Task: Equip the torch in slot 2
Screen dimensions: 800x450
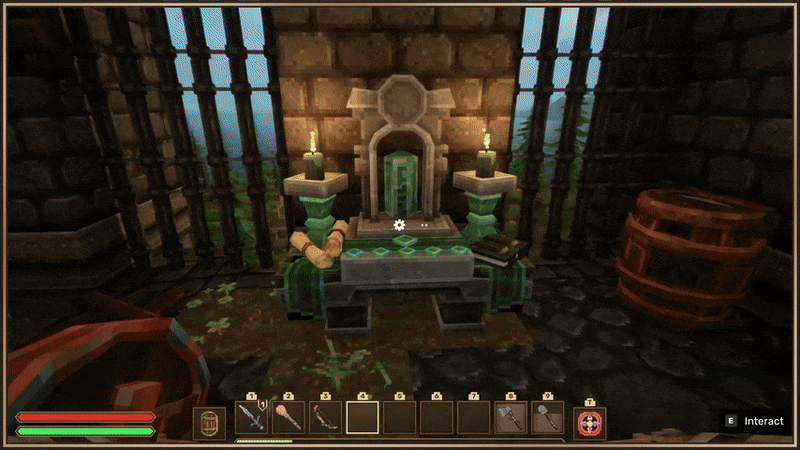Action: pyautogui.click(x=288, y=418)
